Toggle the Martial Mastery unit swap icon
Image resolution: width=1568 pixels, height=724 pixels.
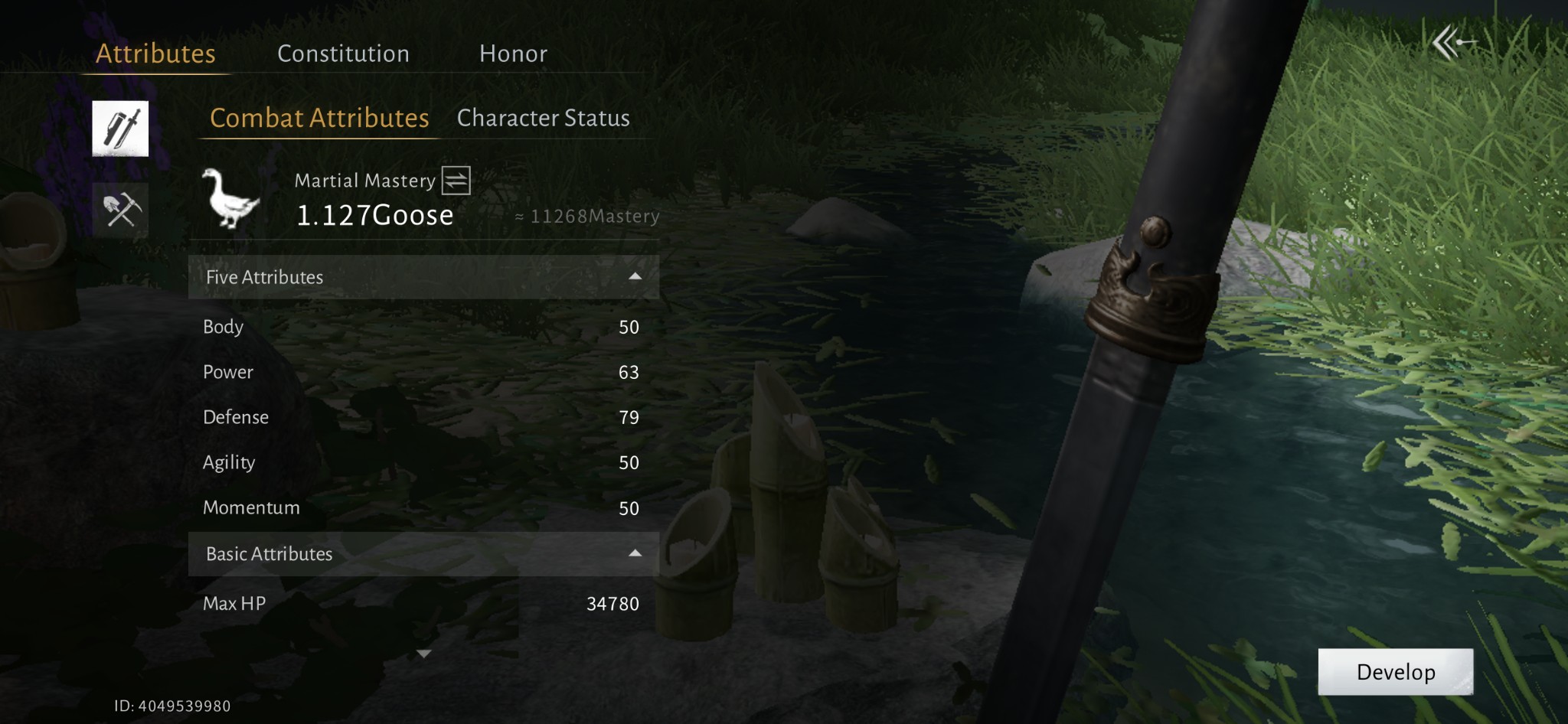click(456, 181)
